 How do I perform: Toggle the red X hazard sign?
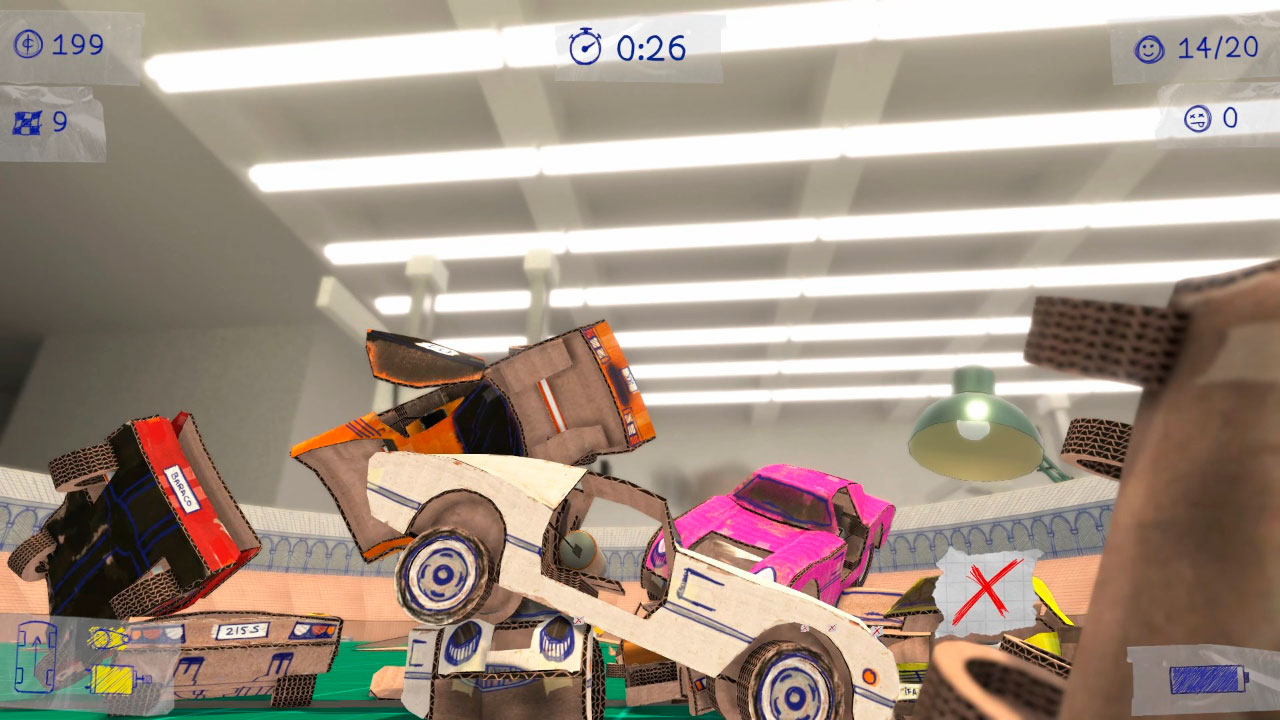[x=985, y=592]
